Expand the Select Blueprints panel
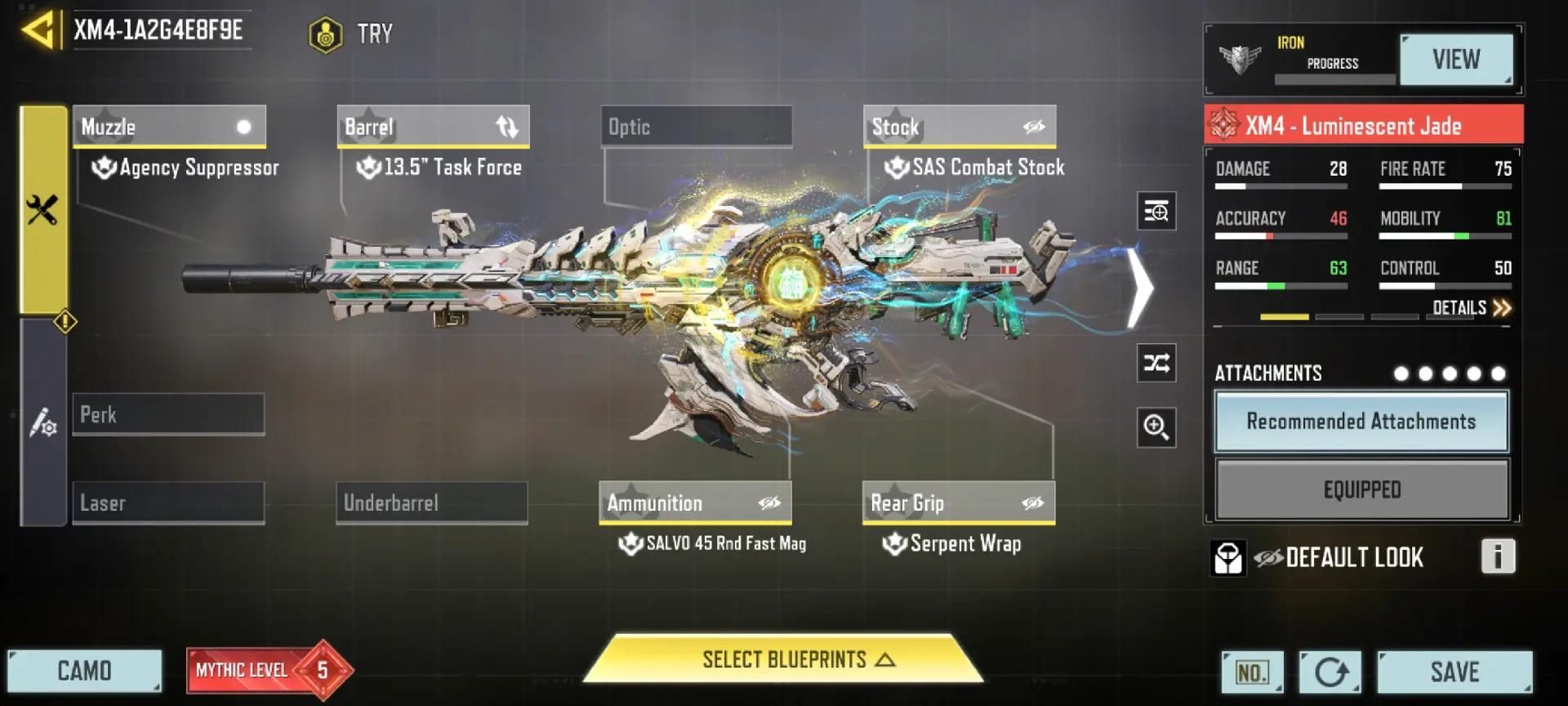Image resolution: width=1568 pixels, height=706 pixels. click(784, 659)
